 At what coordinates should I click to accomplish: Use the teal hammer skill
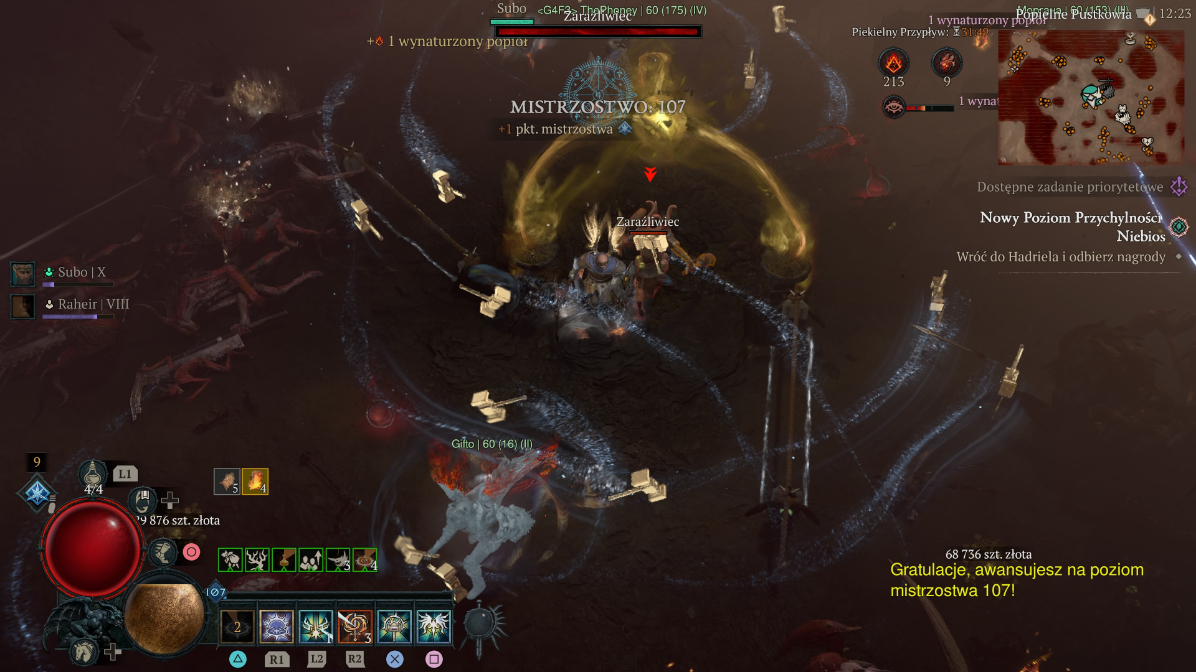394,627
